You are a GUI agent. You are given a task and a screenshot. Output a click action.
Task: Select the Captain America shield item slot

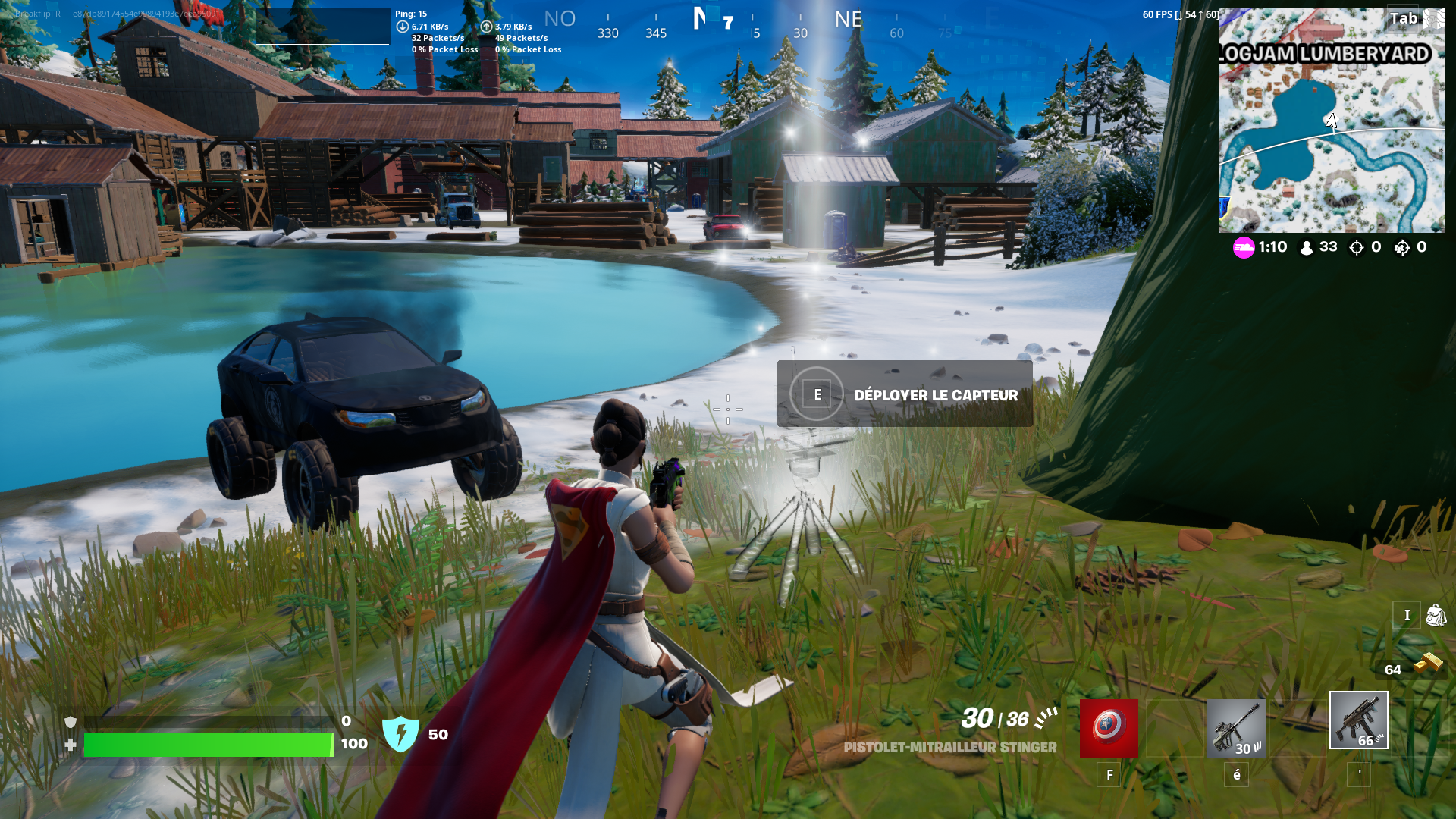[1108, 729]
